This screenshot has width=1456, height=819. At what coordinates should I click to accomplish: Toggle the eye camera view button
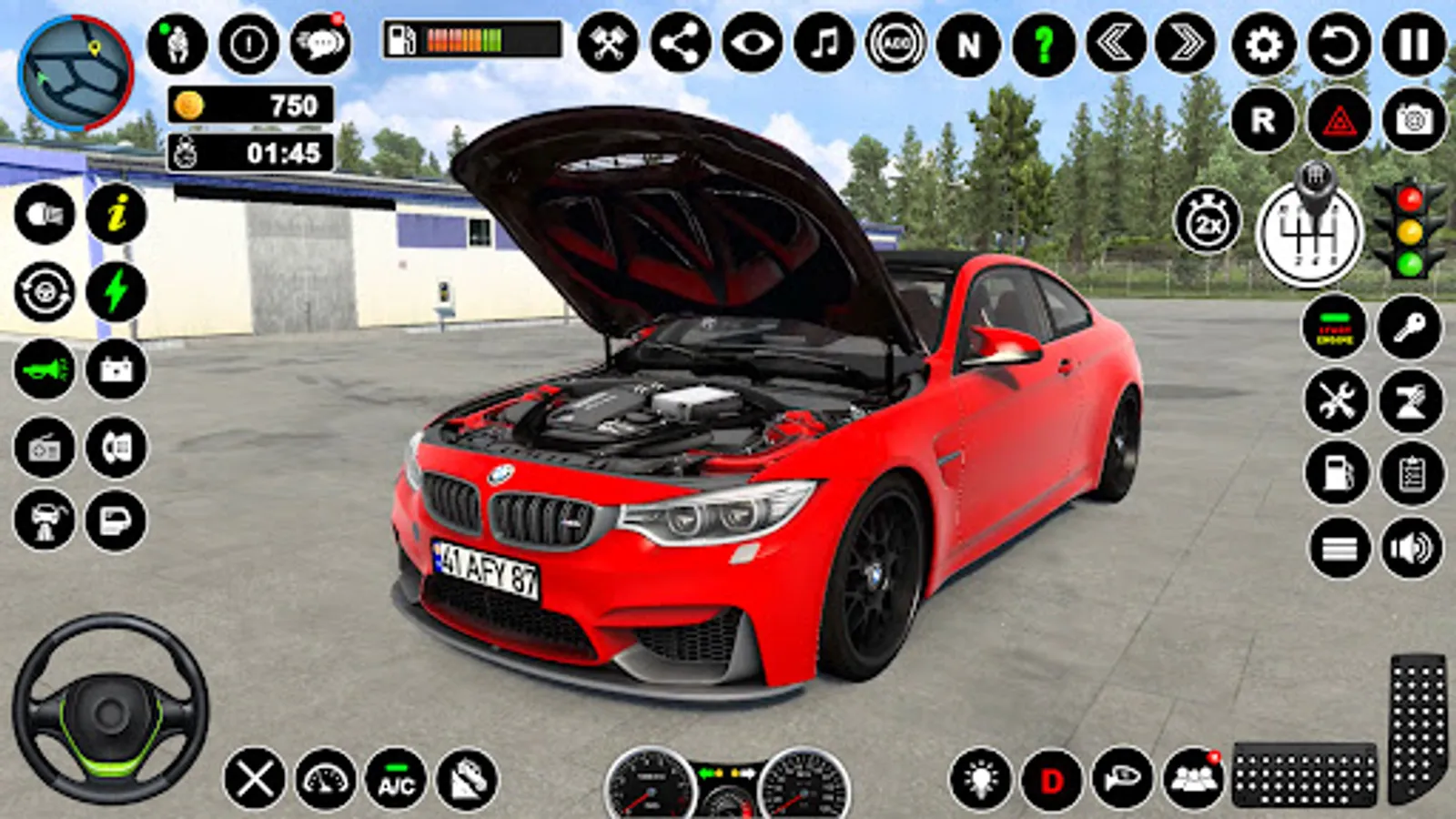752,44
